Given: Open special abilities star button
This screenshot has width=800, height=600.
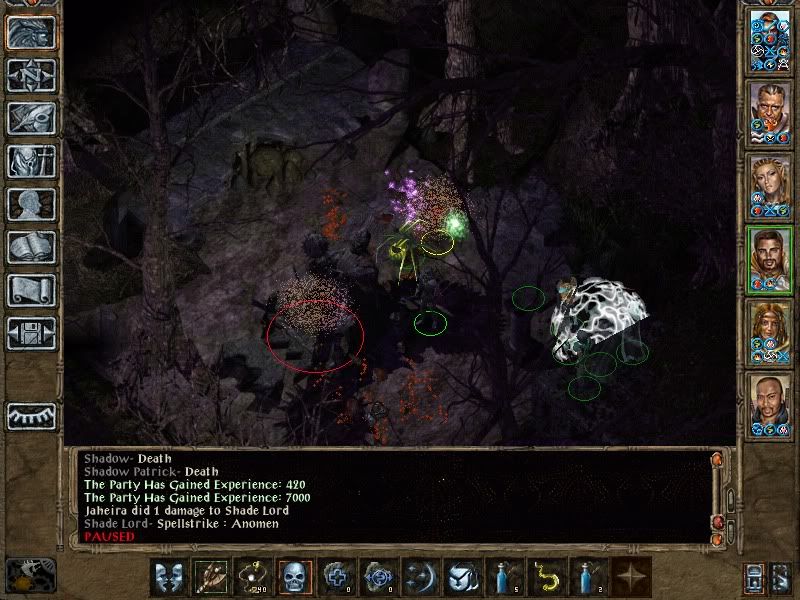Looking at the screenshot, I should click(x=629, y=577).
